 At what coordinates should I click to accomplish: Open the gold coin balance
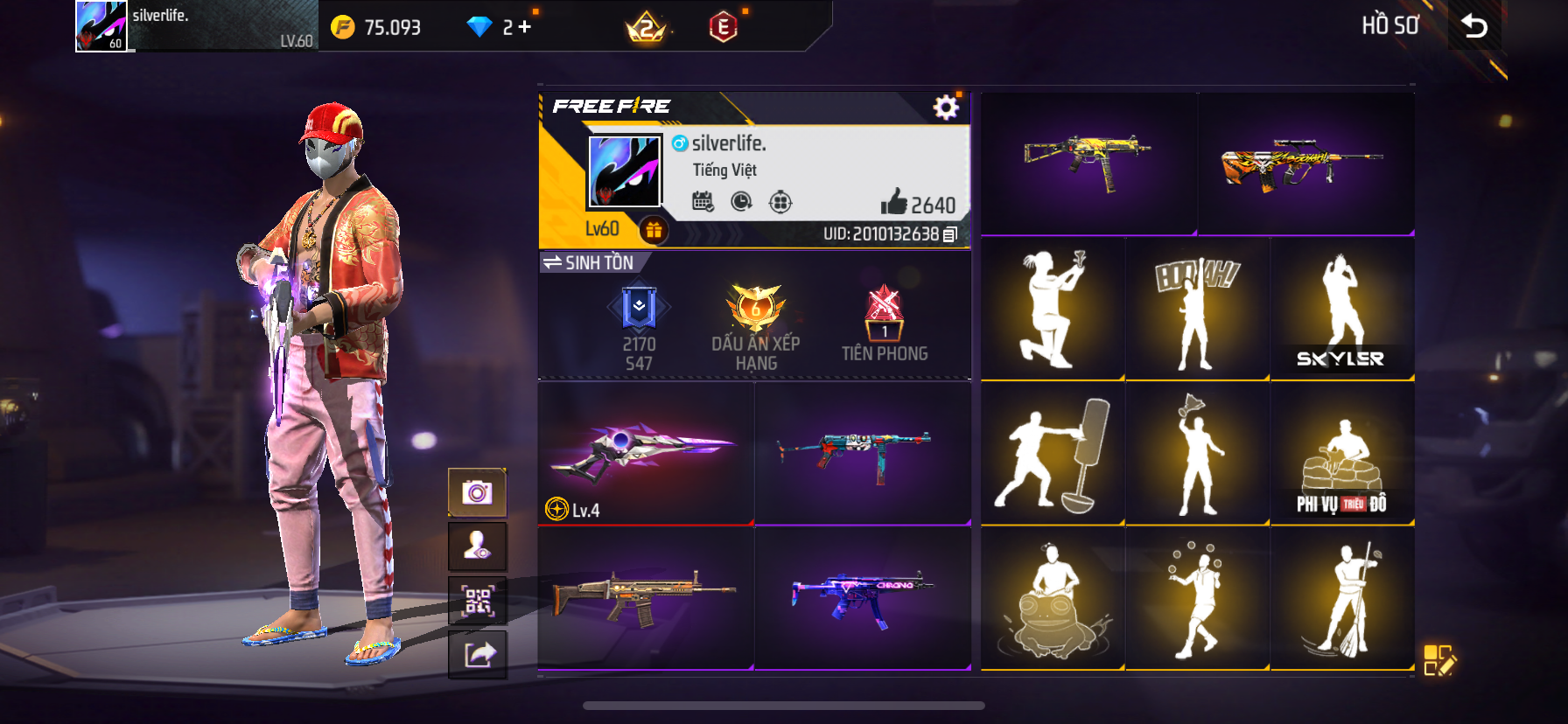click(x=376, y=27)
